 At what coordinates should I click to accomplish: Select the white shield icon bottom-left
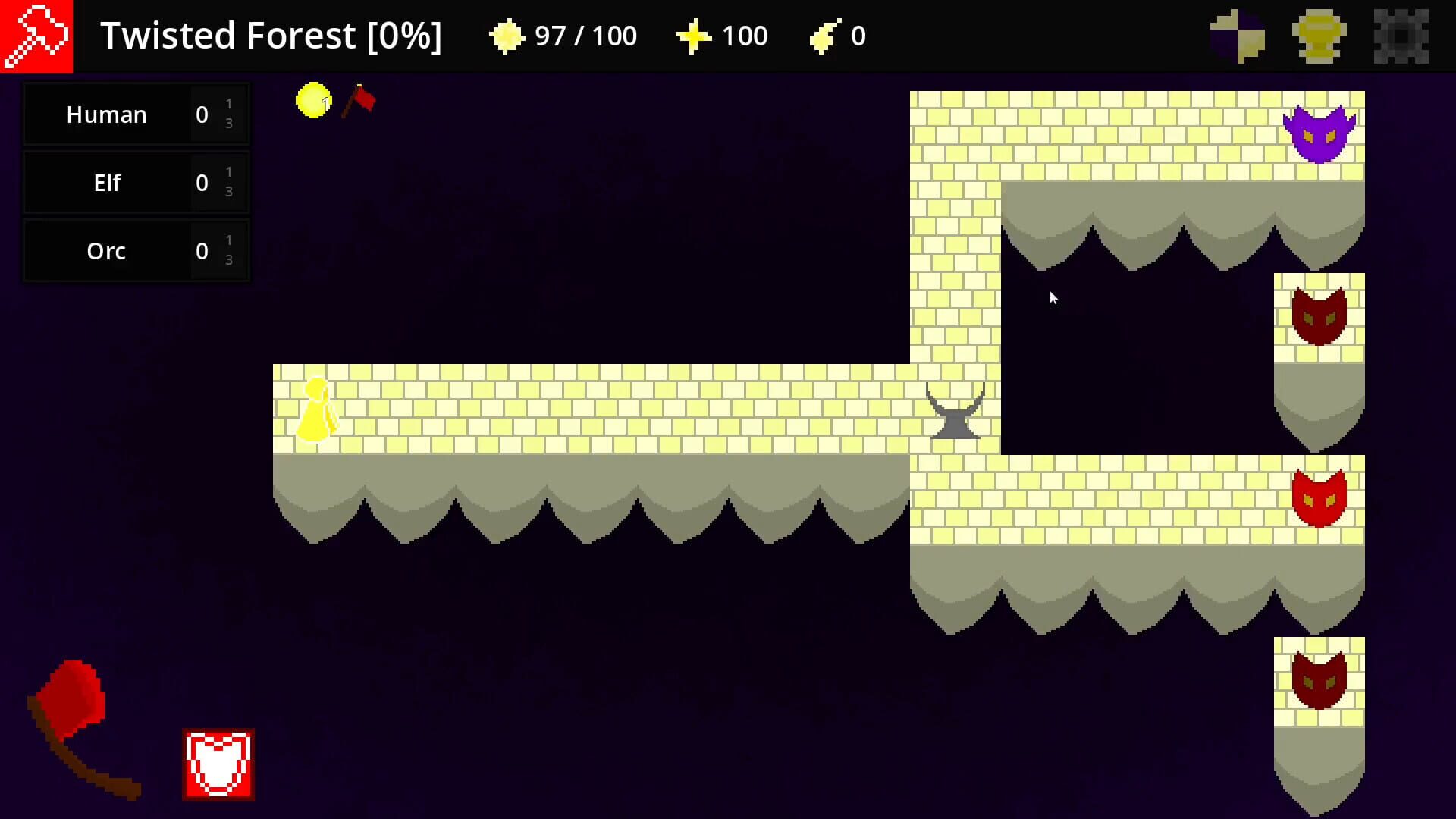click(x=217, y=762)
